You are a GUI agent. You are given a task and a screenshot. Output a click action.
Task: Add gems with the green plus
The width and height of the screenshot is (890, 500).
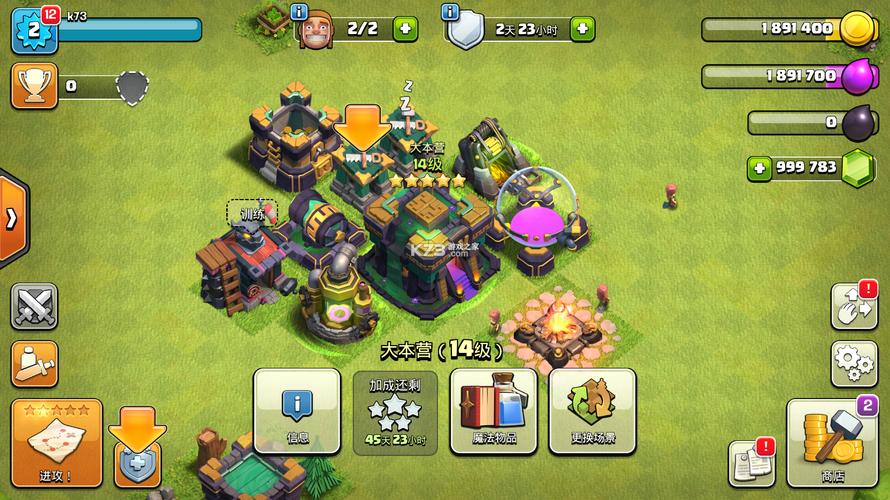coord(760,167)
